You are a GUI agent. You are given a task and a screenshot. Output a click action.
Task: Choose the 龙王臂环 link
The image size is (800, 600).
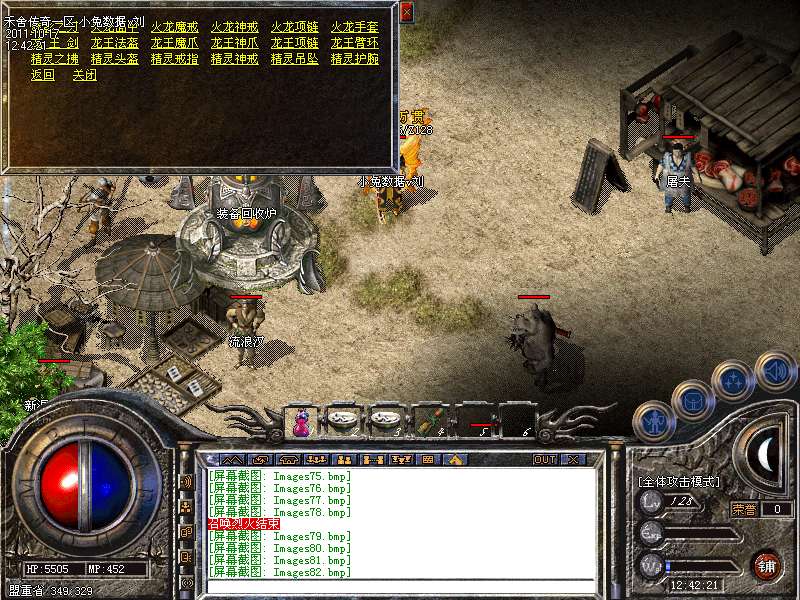tap(354, 43)
